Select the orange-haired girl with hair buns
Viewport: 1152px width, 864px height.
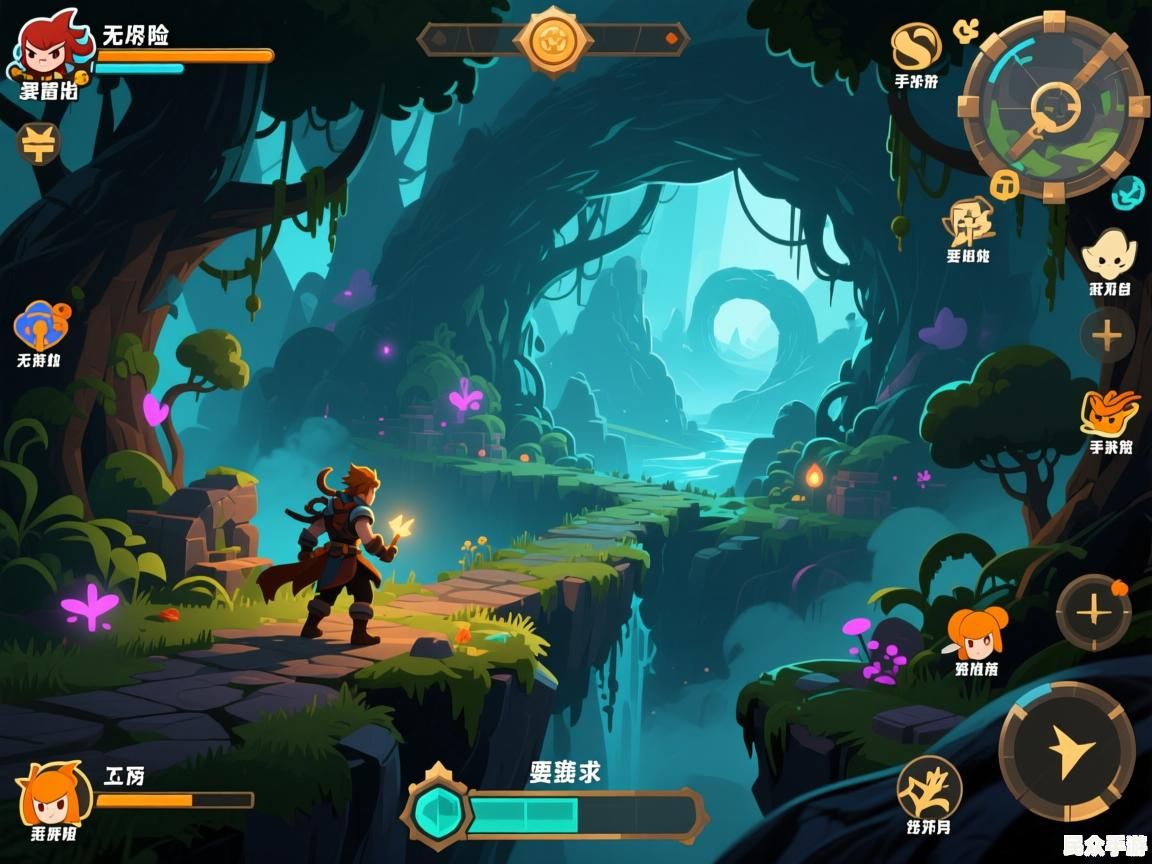click(x=976, y=632)
